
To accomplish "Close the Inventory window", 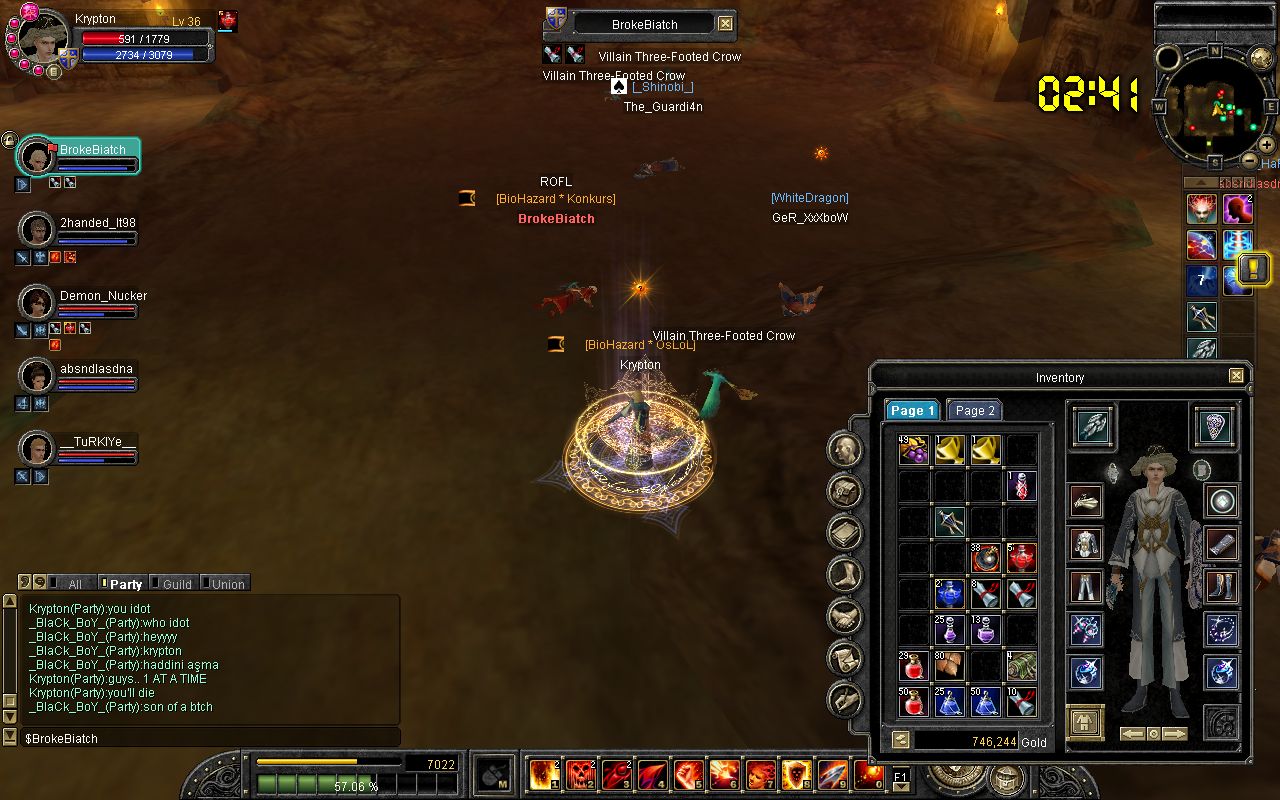I will coord(1236,376).
